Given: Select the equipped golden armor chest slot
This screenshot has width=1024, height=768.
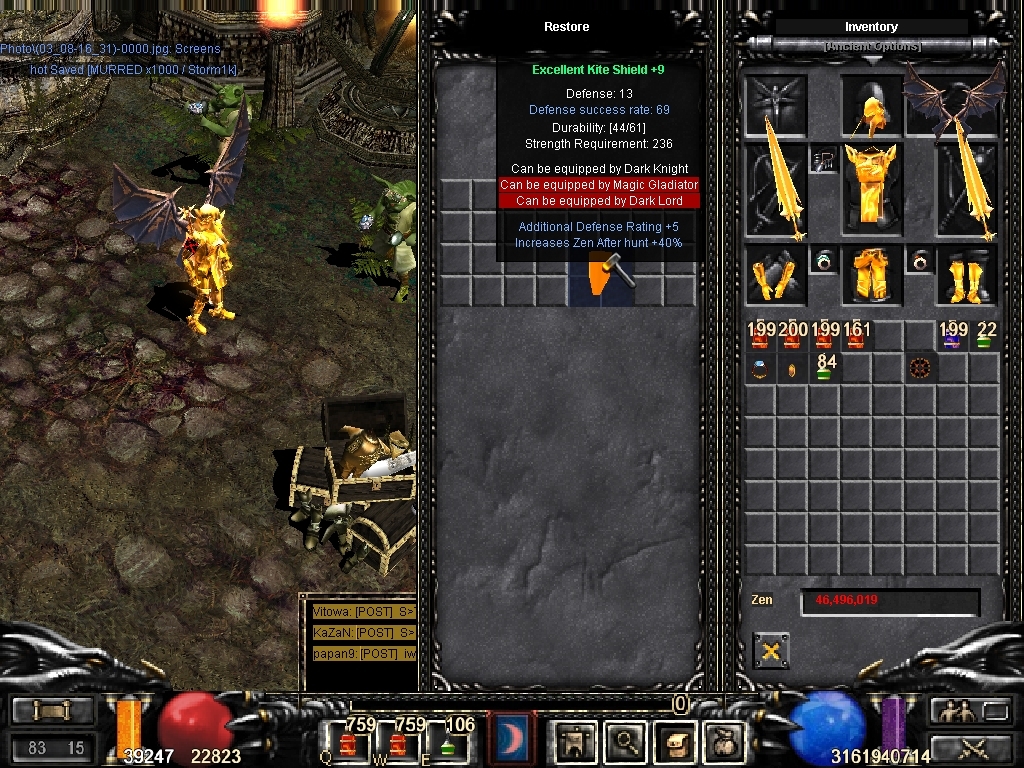Looking at the screenshot, I should click(x=871, y=189).
